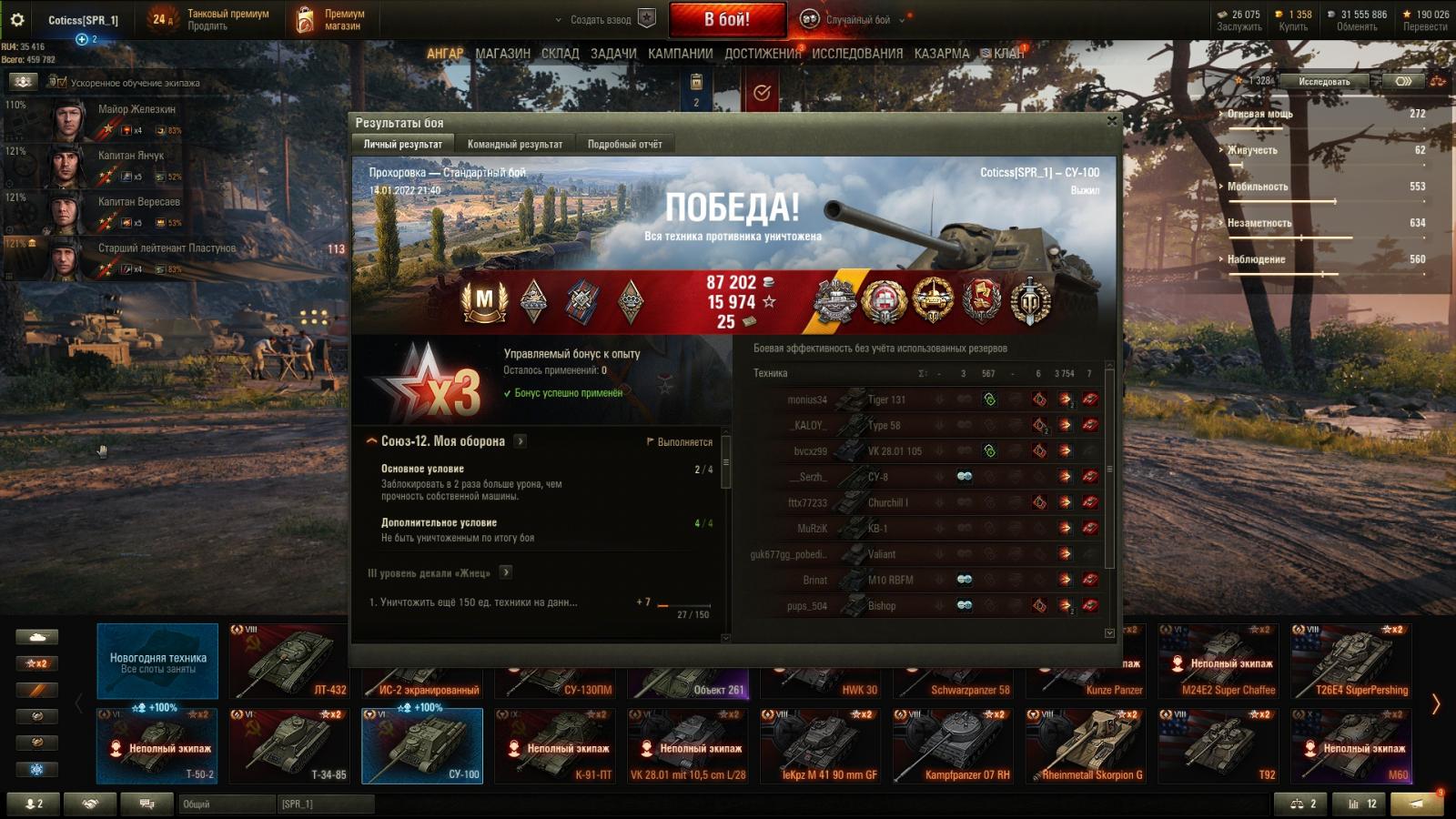Open the Подробный отчёт tab

[624, 144]
